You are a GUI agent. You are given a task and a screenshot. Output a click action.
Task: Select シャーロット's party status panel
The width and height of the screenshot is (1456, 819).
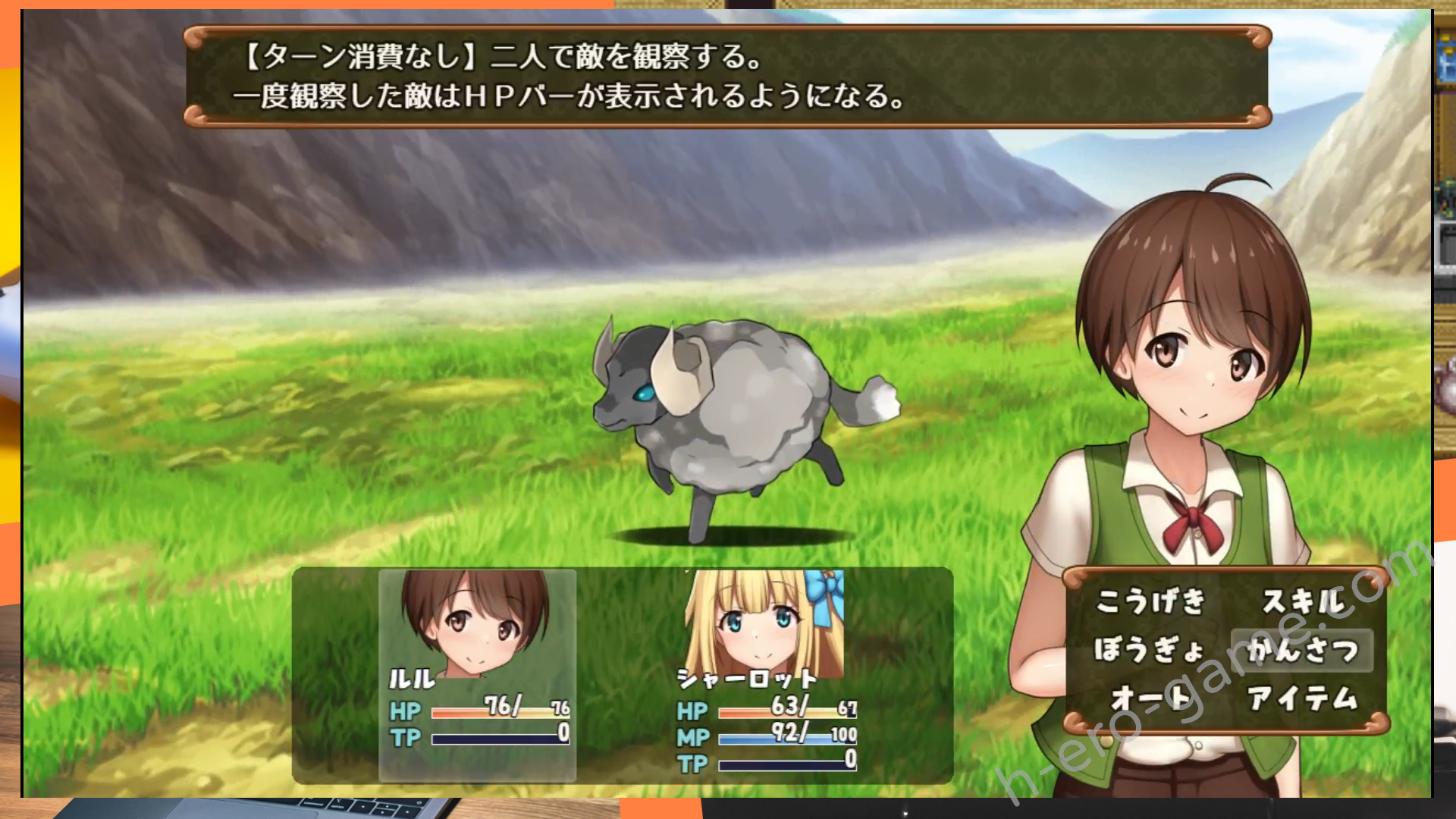point(764,675)
